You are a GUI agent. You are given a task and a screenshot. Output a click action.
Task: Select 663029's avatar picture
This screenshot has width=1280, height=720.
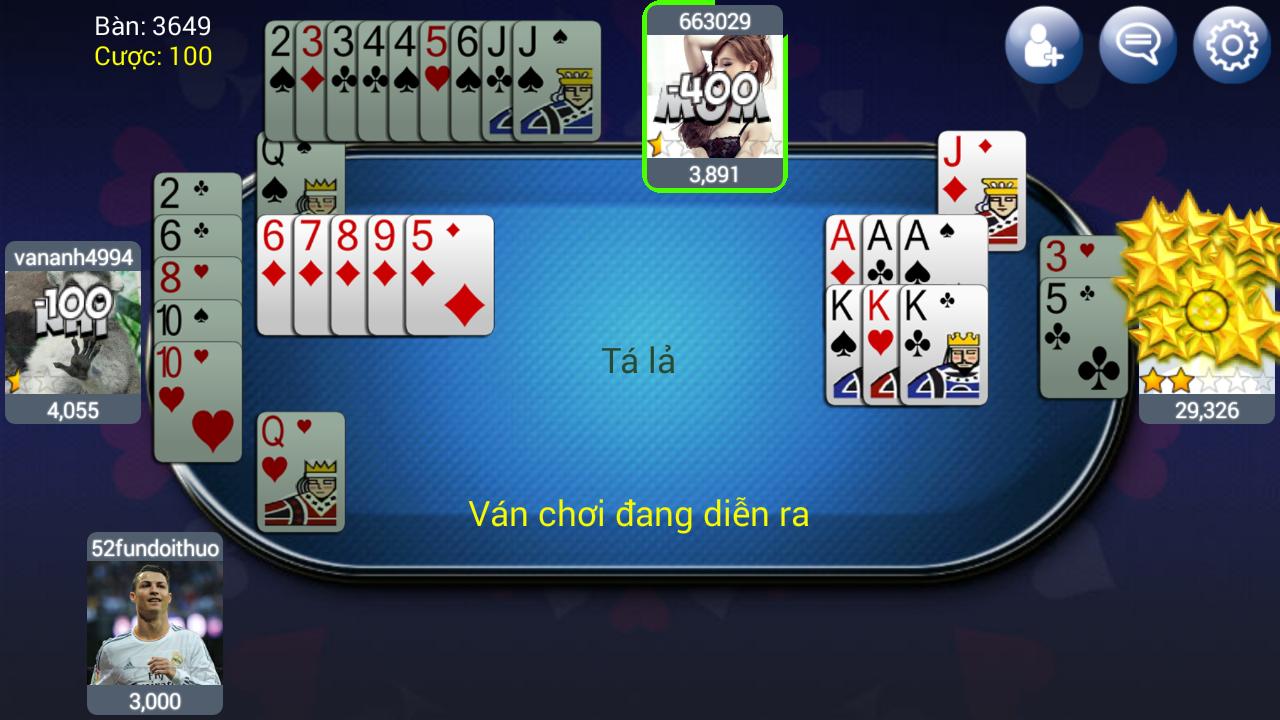tap(715, 95)
